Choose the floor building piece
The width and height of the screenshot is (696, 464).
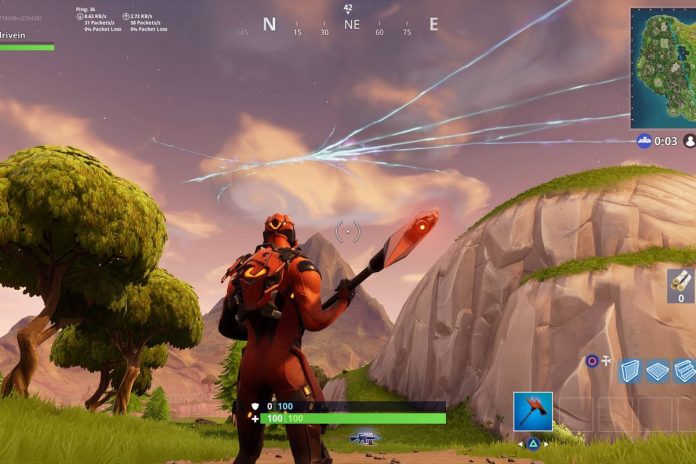pos(657,371)
